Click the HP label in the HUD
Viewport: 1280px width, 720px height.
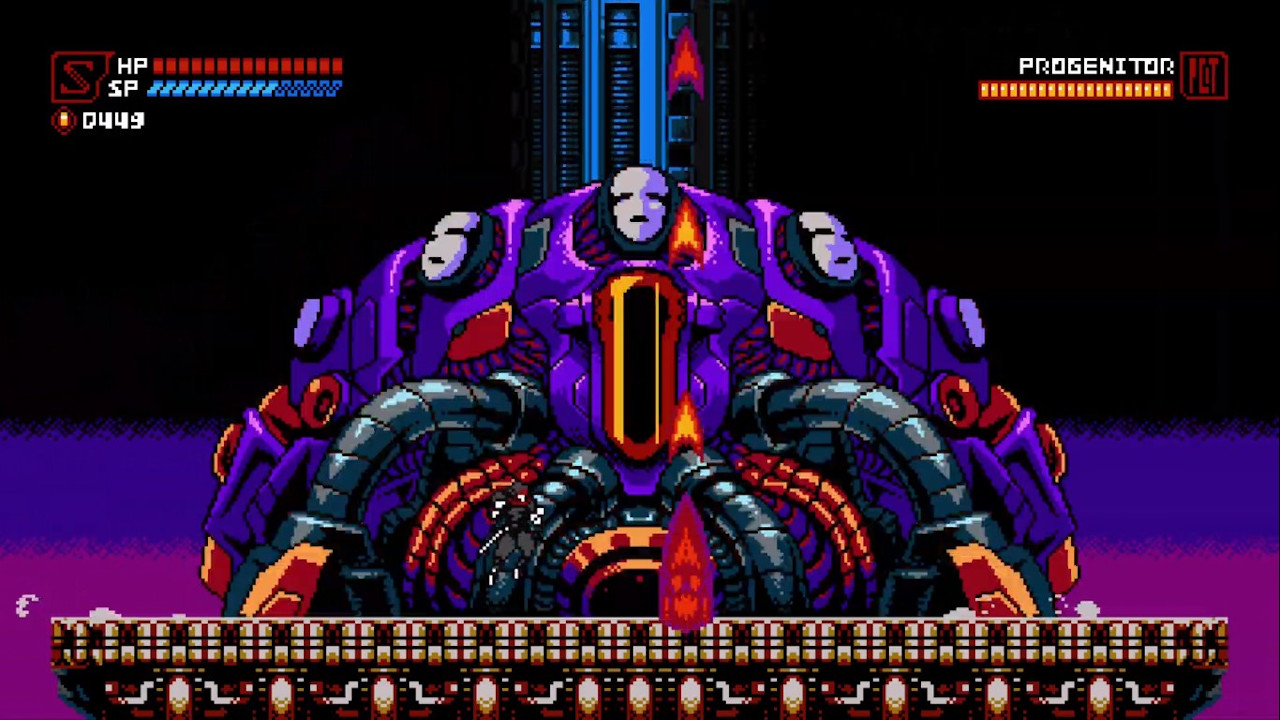click(x=132, y=67)
